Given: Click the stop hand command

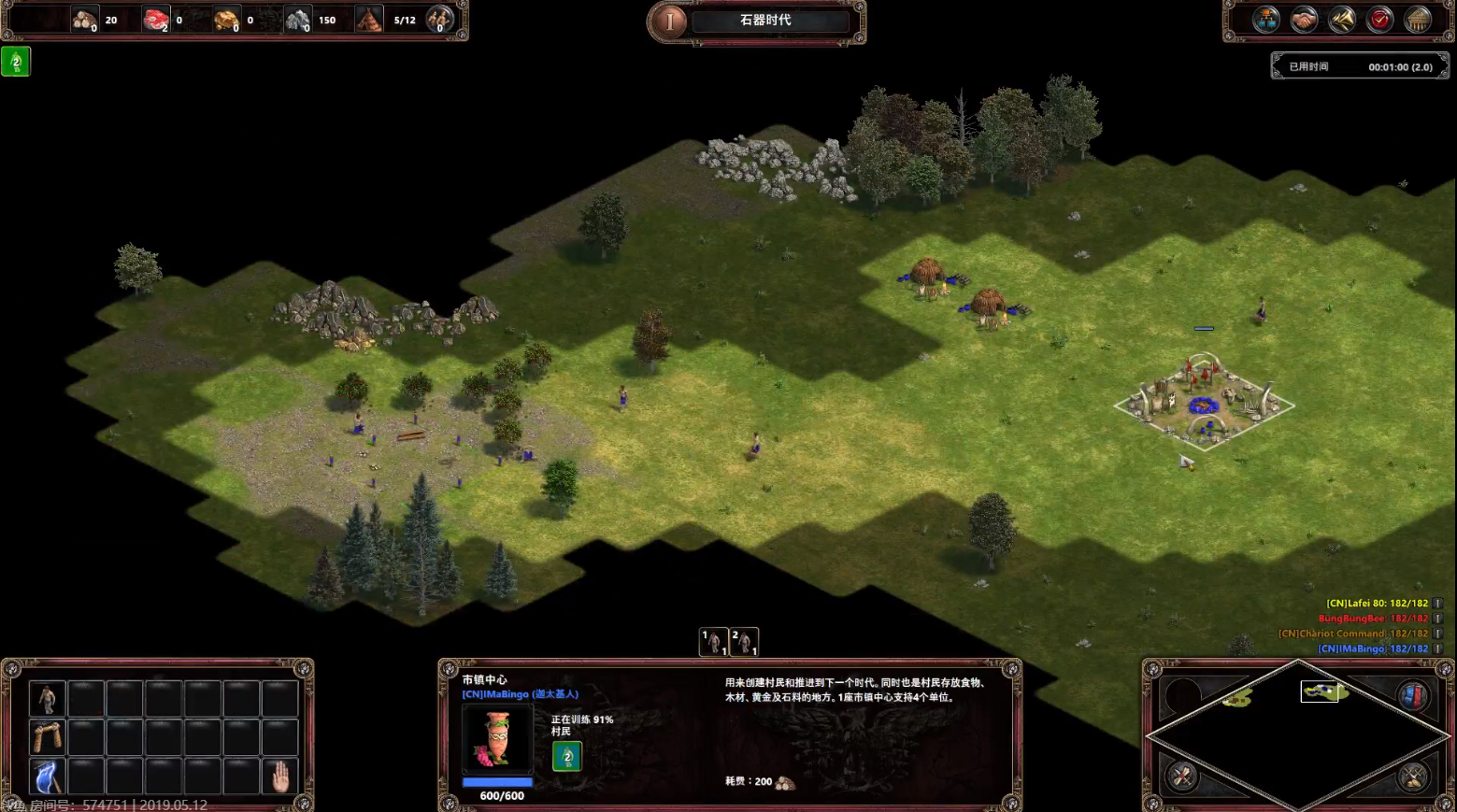Looking at the screenshot, I should point(279,776).
